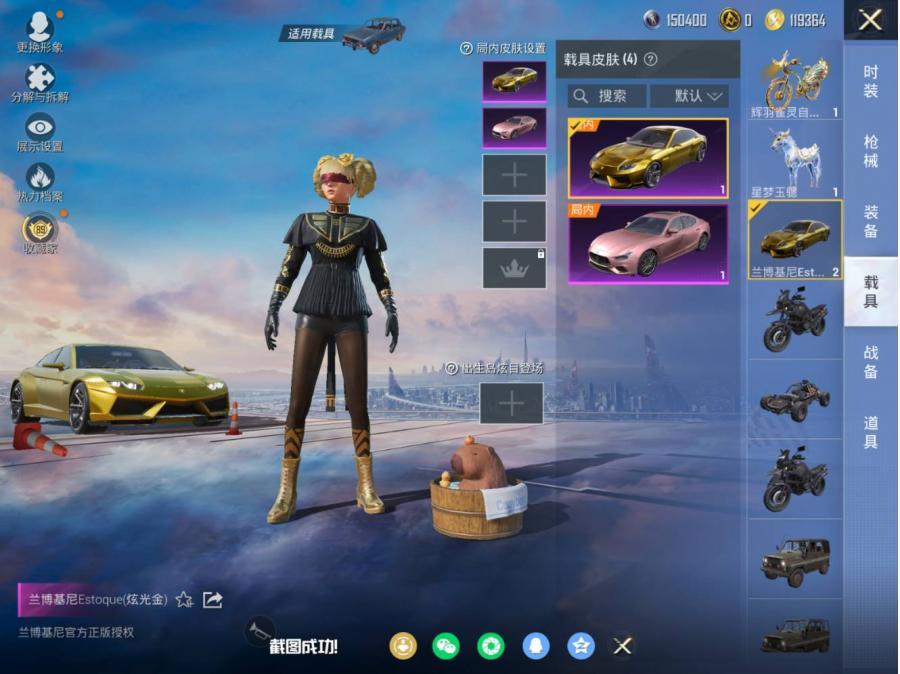Choose the unicorn 星梦玉驰 vehicle thumbnail
Image resolution: width=900 pixels, height=674 pixels.
(795, 160)
